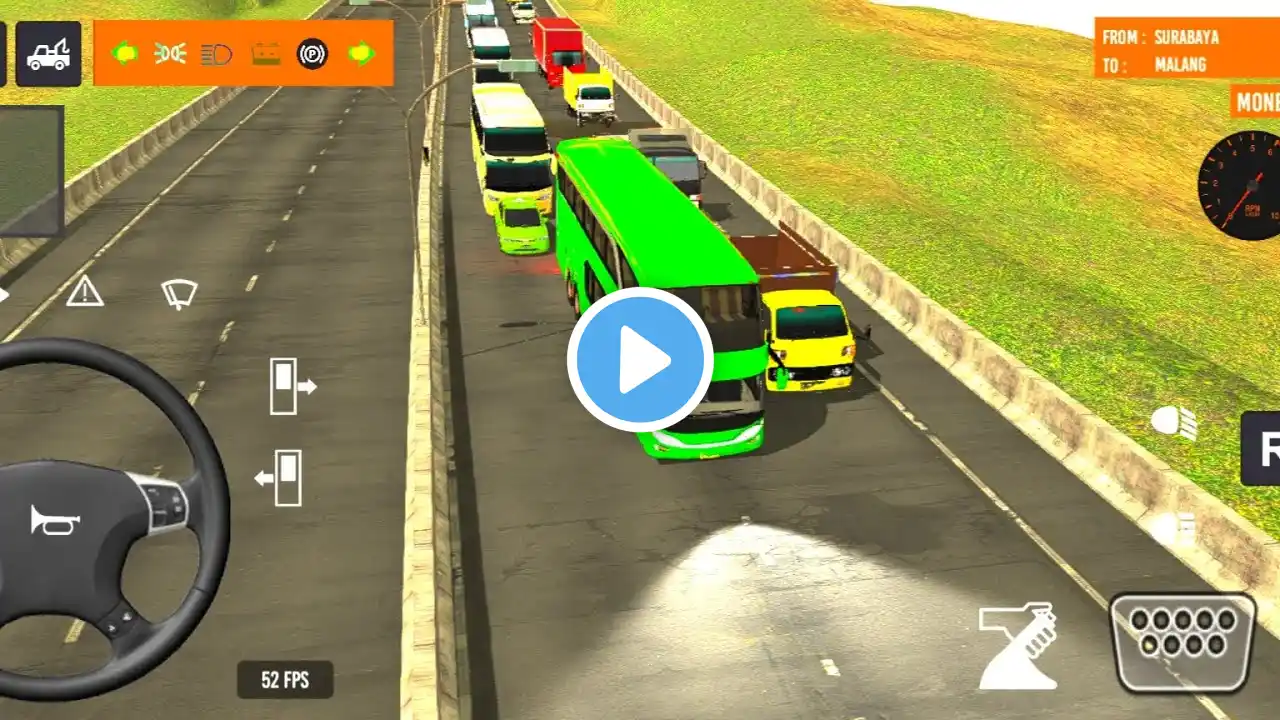Play the video with the blue play button

pyautogui.click(x=640, y=360)
